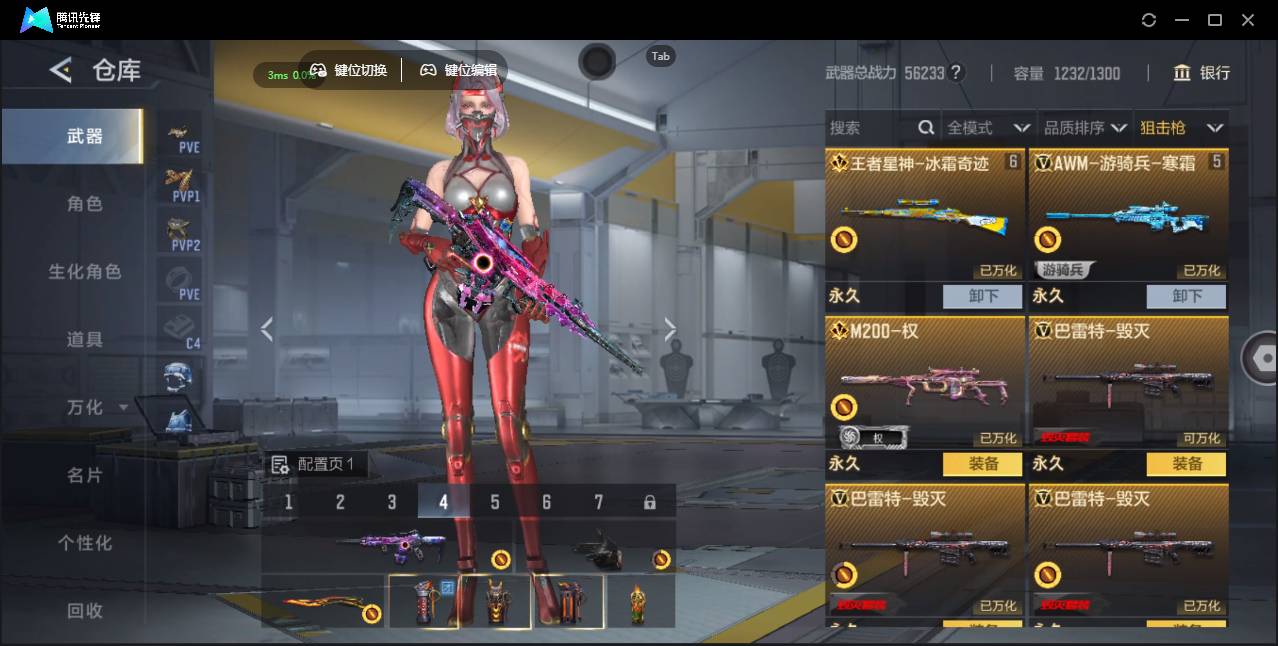Select the 角色 category

point(85,204)
